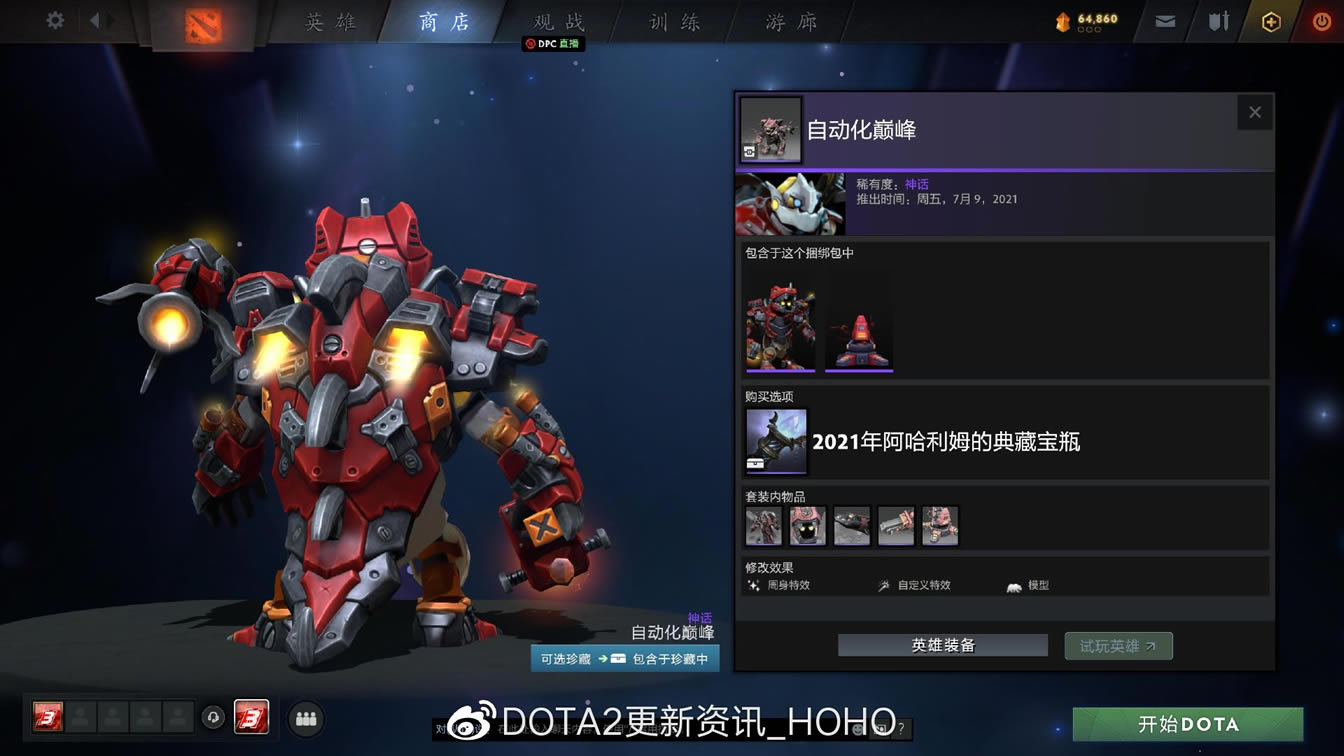Open the armory (shield and sword) icon
The height and width of the screenshot is (756, 1344).
[1216, 20]
